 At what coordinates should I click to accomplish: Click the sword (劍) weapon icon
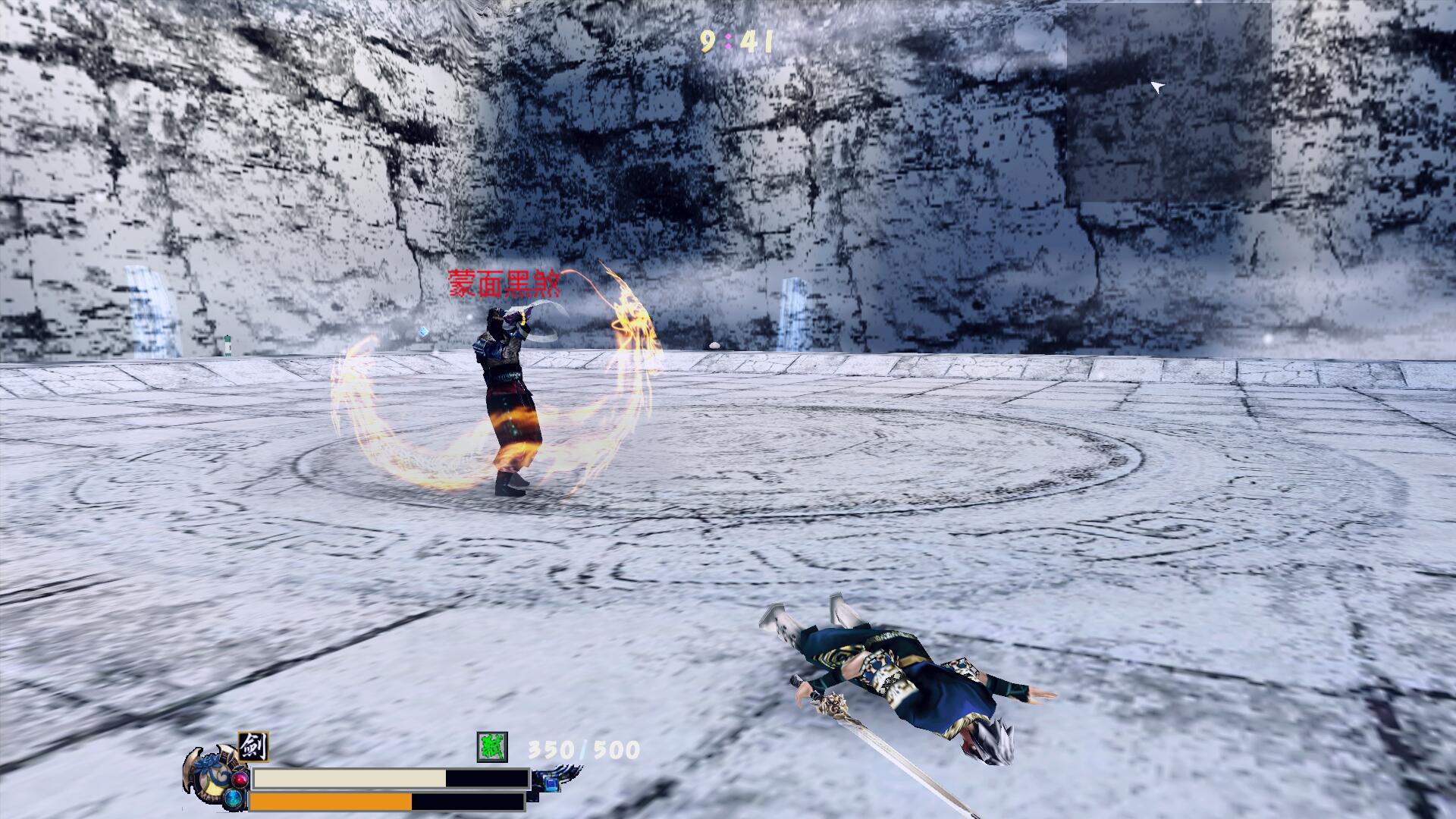pyautogui.click(x=253, y=748)
